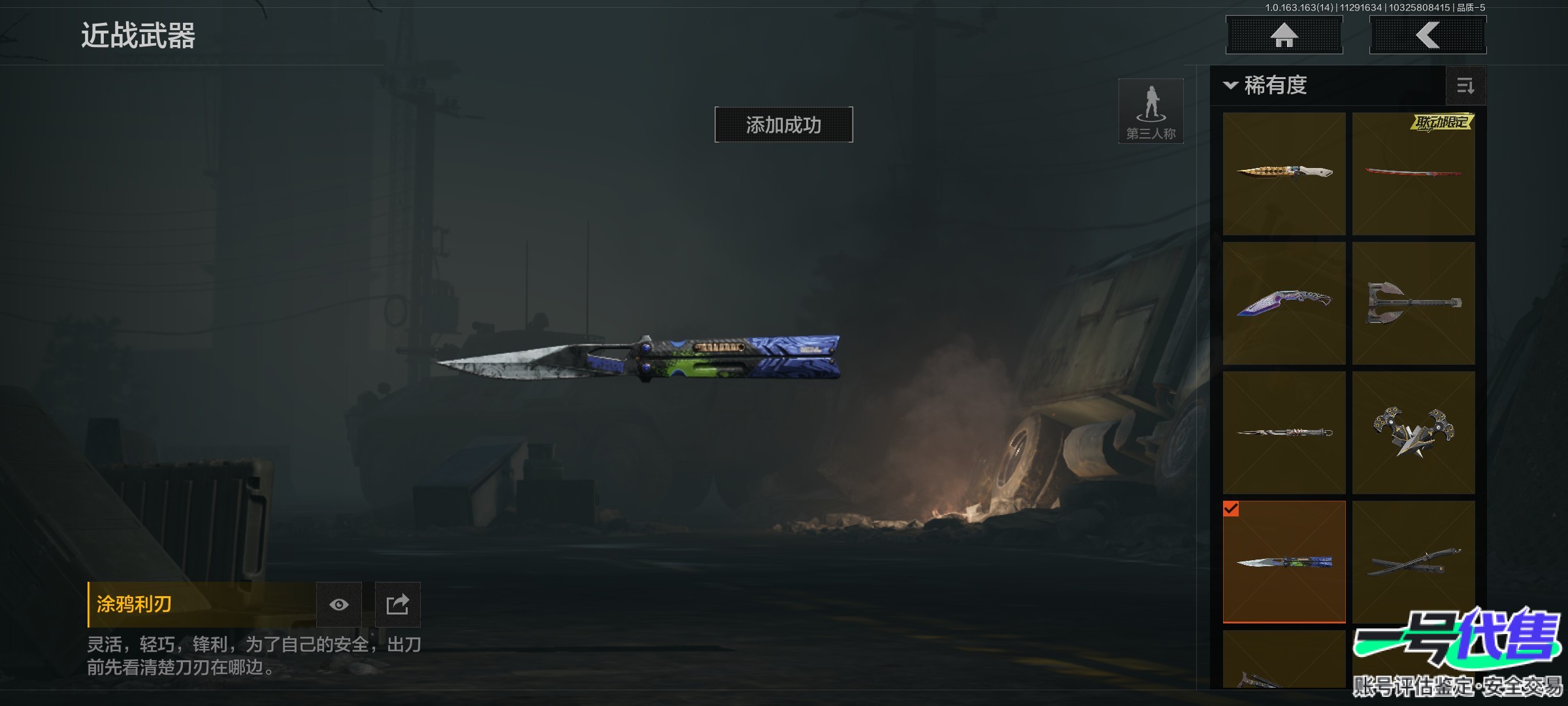Viewport: 1568px width, 706px height.
Task: Return to the home screen
Action: [x=1284, y=35]
